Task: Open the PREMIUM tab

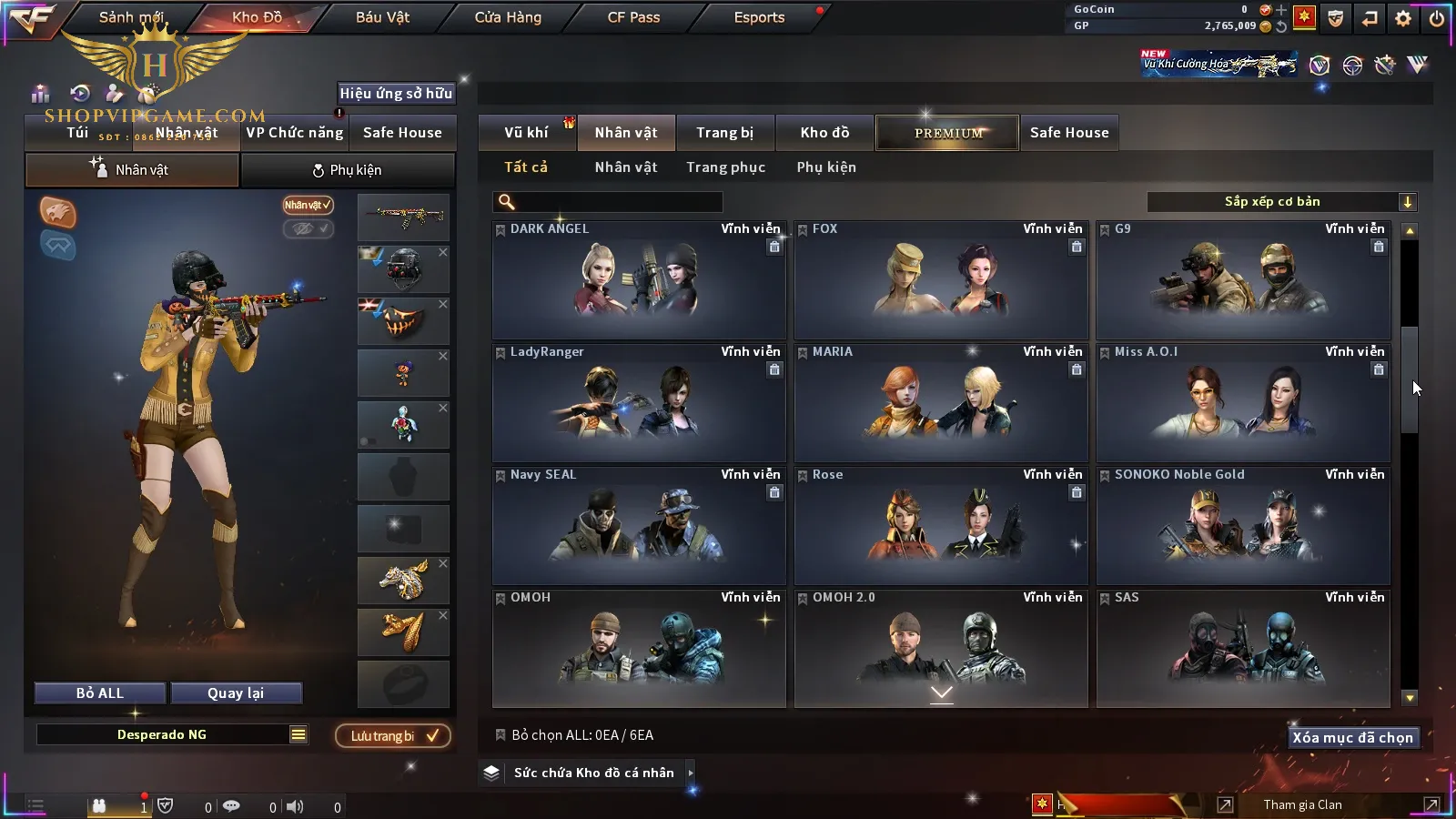Action: click(x=947, y=133)
